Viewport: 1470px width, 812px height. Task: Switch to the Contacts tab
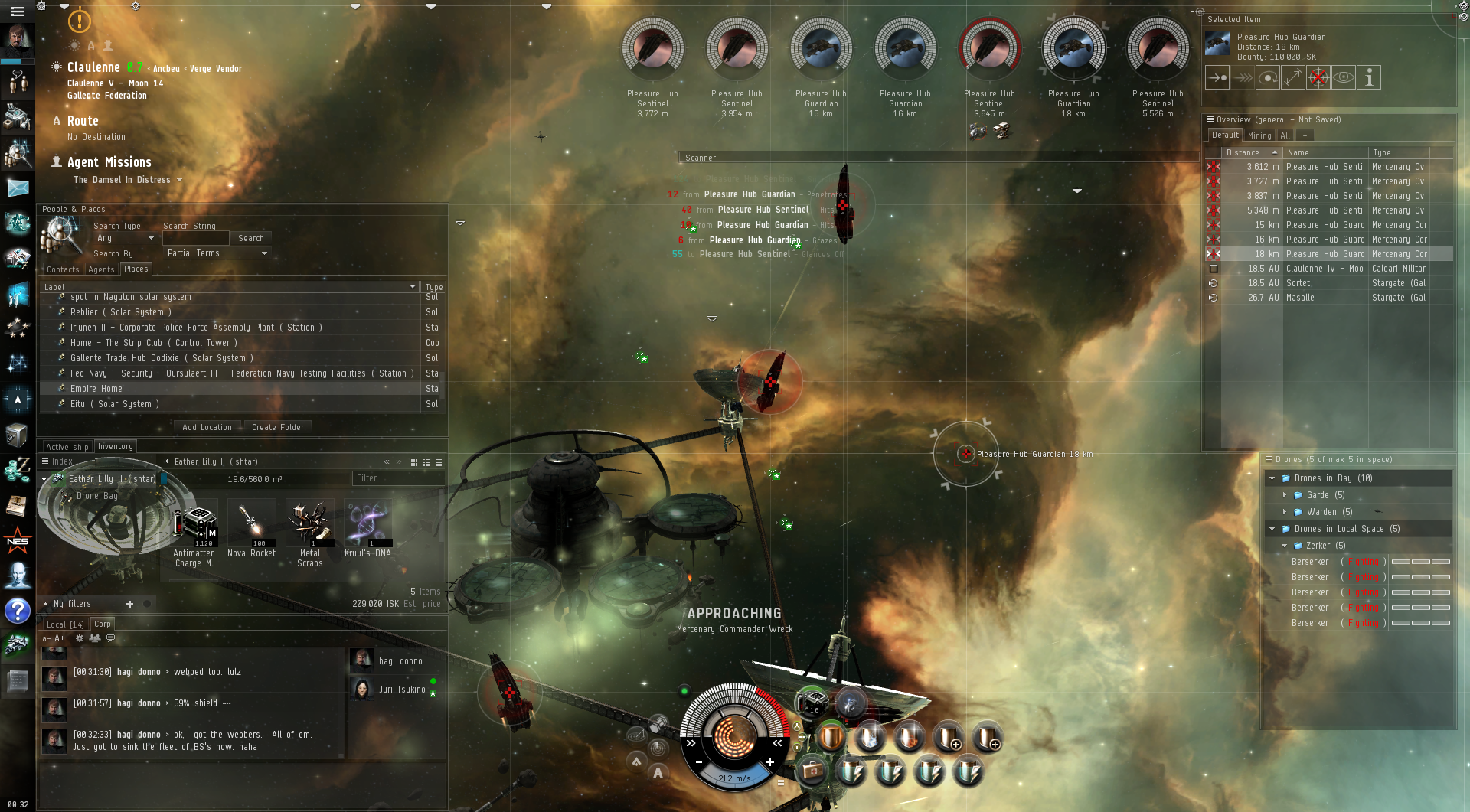pyautogui.click(x=62, y=269)
